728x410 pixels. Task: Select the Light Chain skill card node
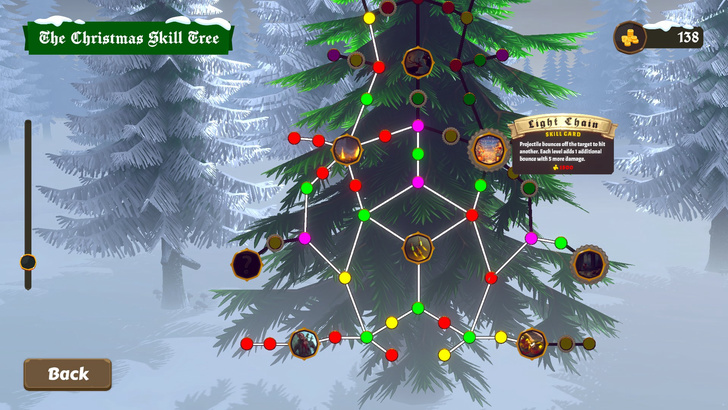489,150
